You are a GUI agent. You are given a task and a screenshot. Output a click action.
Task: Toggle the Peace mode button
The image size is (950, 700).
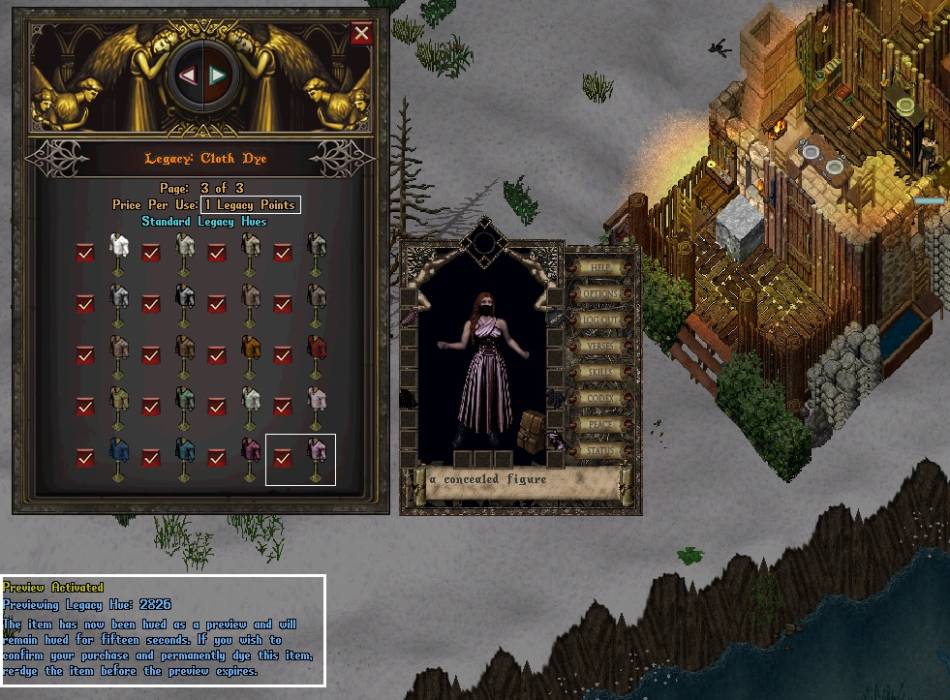point(601,424)
